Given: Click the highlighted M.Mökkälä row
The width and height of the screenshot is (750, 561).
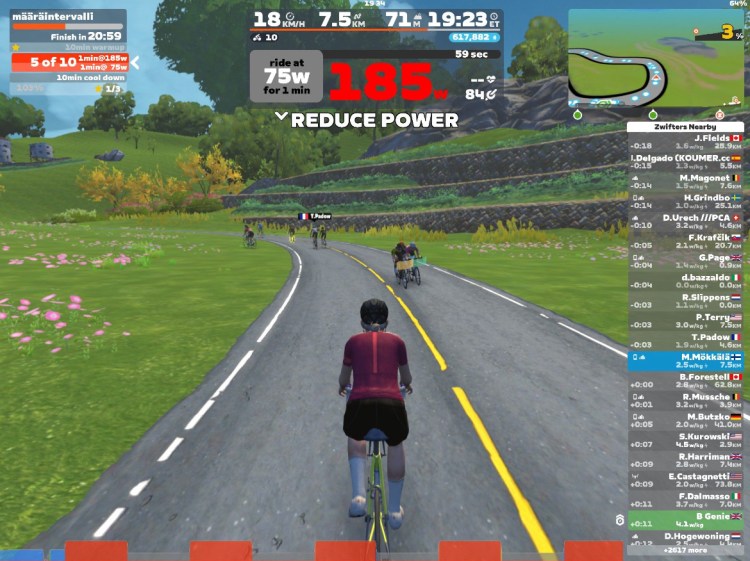Looking at the screenshot, I should pos(686,360).
